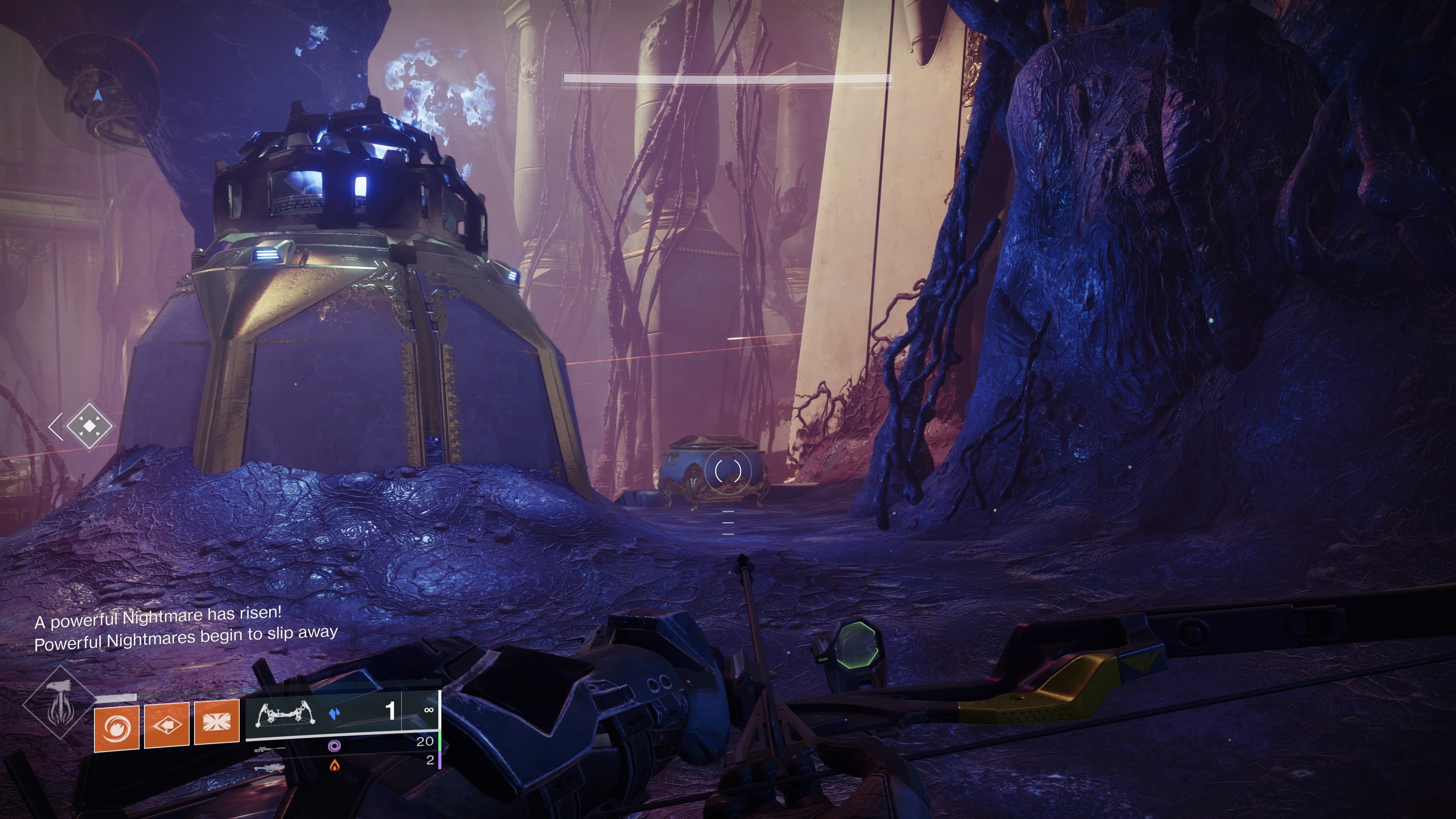Image resolution: width=1456 pixels, height=819 pixels.
Task: Activate the orange class ability burst icon
Action: [217, 723]
